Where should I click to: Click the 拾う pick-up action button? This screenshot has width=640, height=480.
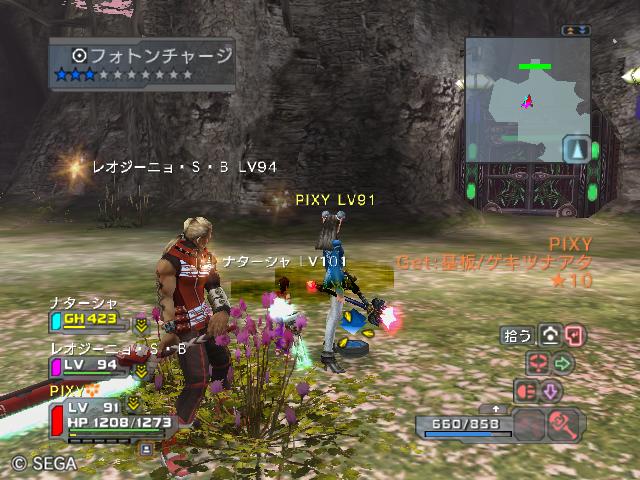tap(517, 336)
